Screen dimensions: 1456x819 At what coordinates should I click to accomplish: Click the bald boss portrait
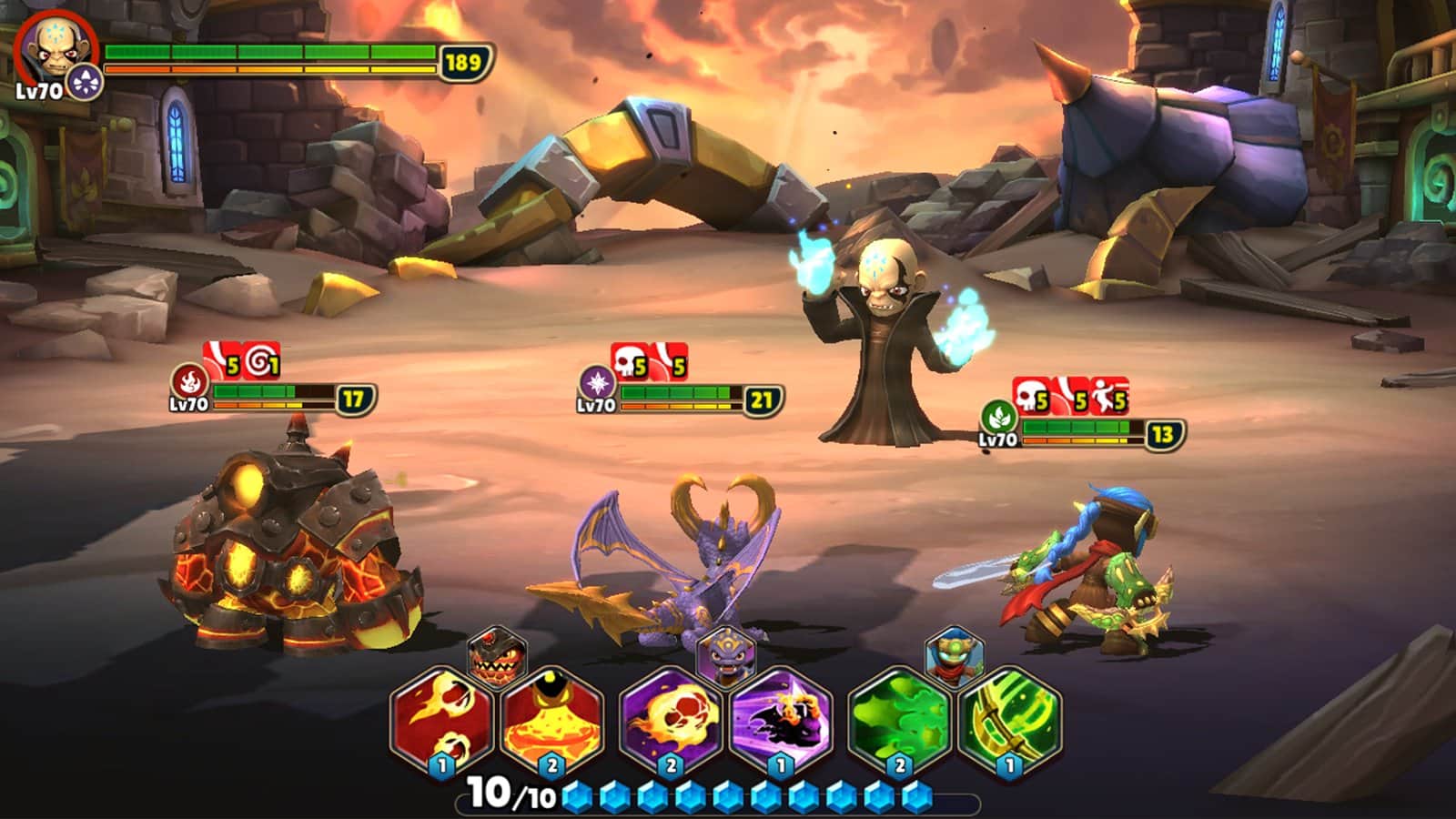click(51, 51)
